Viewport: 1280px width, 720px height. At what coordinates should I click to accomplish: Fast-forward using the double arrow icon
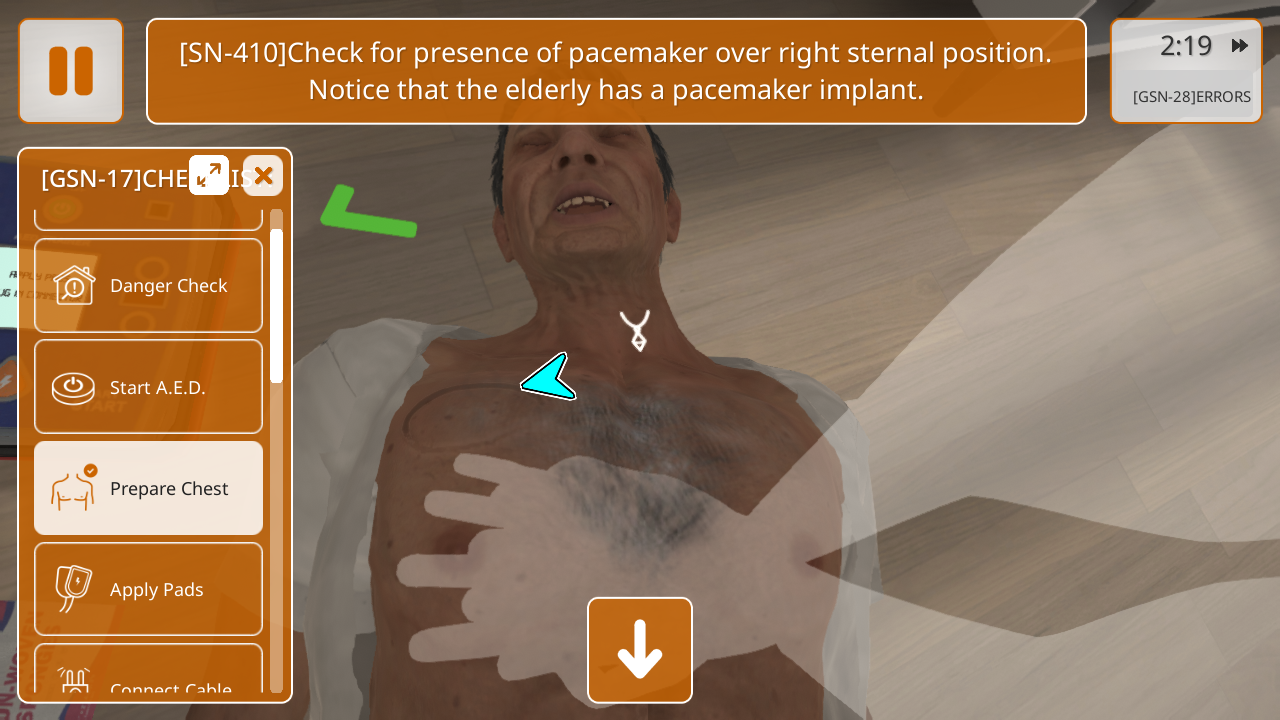(x=1240, y=46)
